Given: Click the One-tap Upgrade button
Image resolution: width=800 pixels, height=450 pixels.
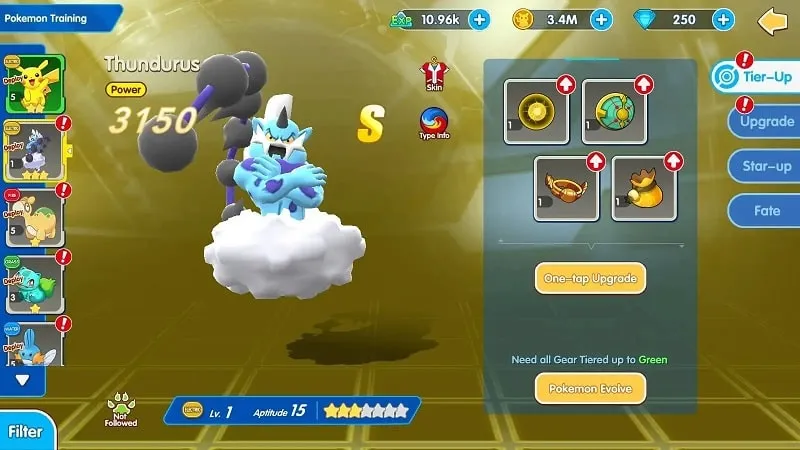Looking at the screenshot, I should (590, 277).
